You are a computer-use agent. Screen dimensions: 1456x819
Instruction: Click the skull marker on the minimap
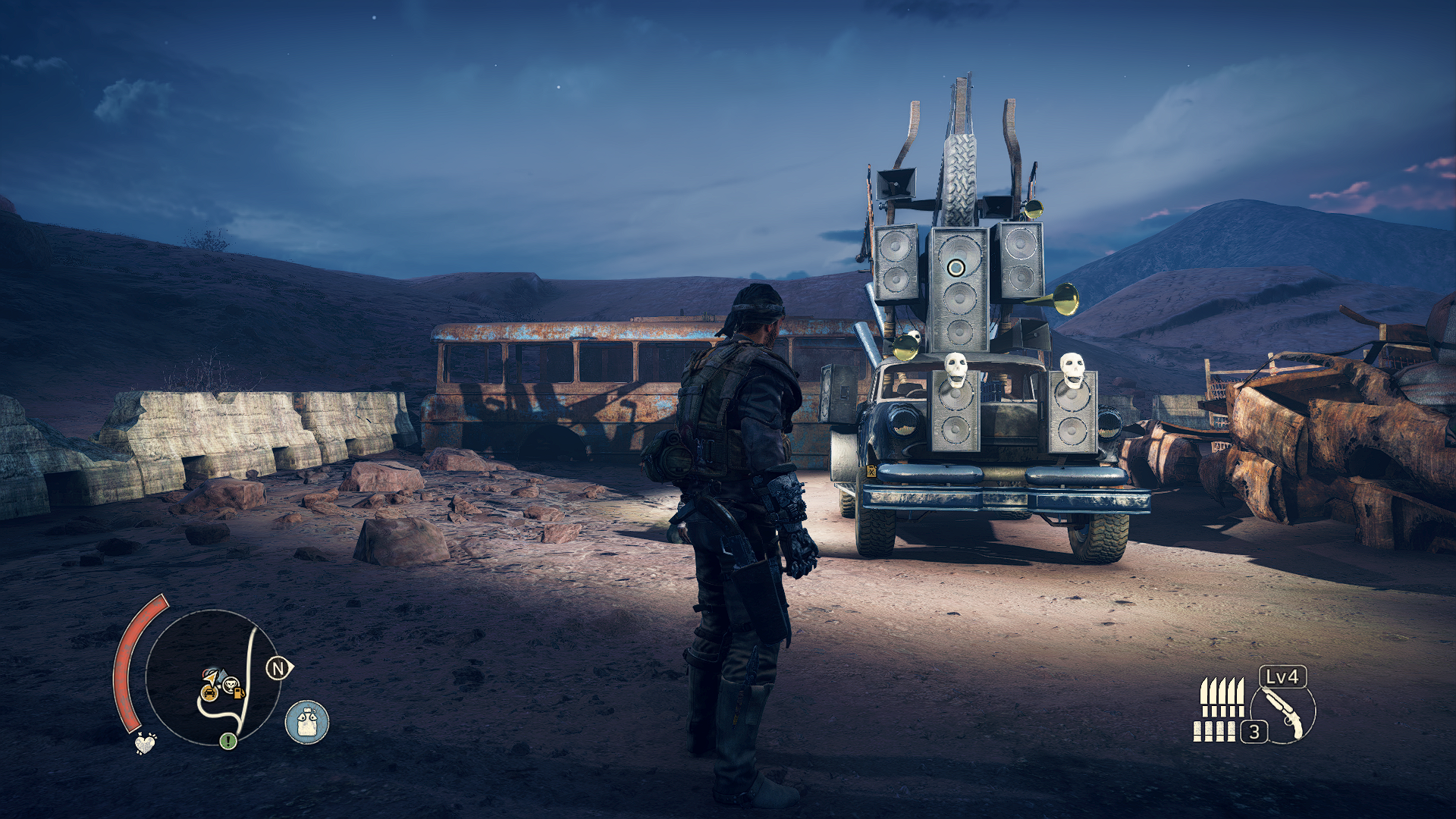coord(229,686)
